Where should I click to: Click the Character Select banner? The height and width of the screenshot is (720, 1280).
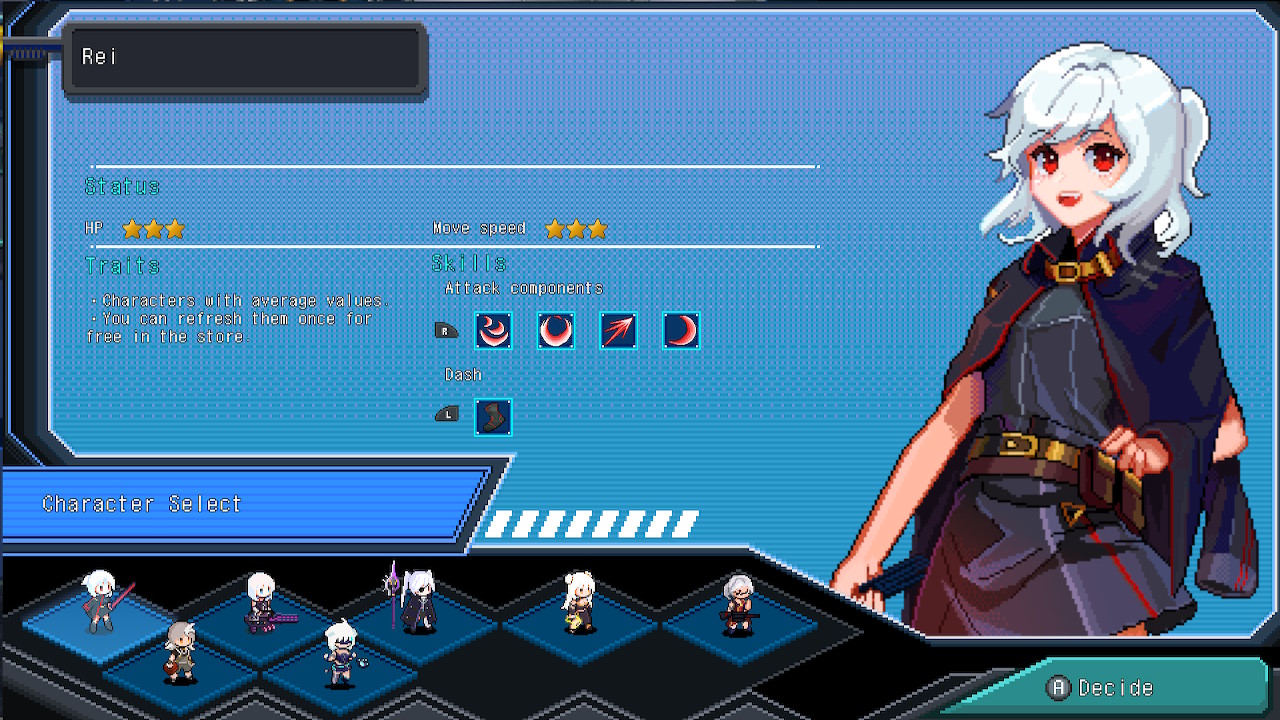(140, 504)
